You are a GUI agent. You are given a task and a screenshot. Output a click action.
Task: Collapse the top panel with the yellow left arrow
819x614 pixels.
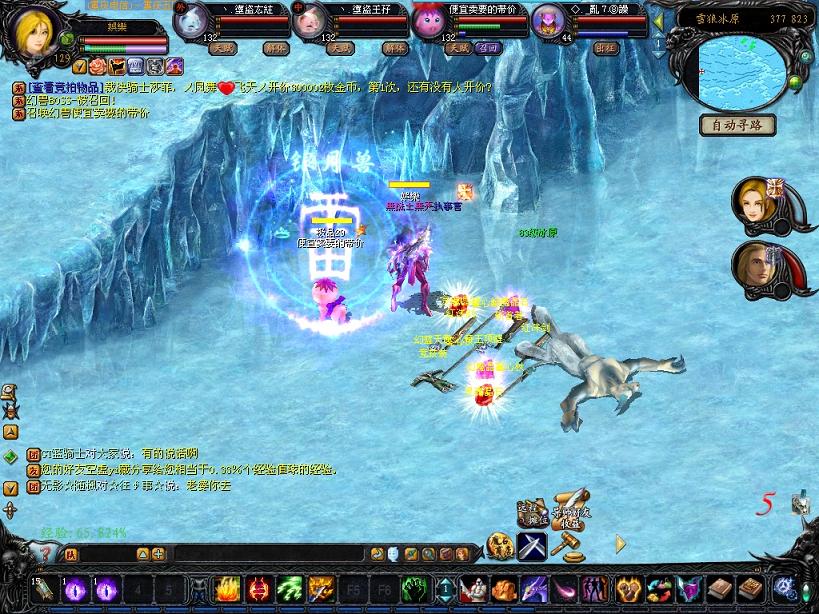[x=657, y=19]
